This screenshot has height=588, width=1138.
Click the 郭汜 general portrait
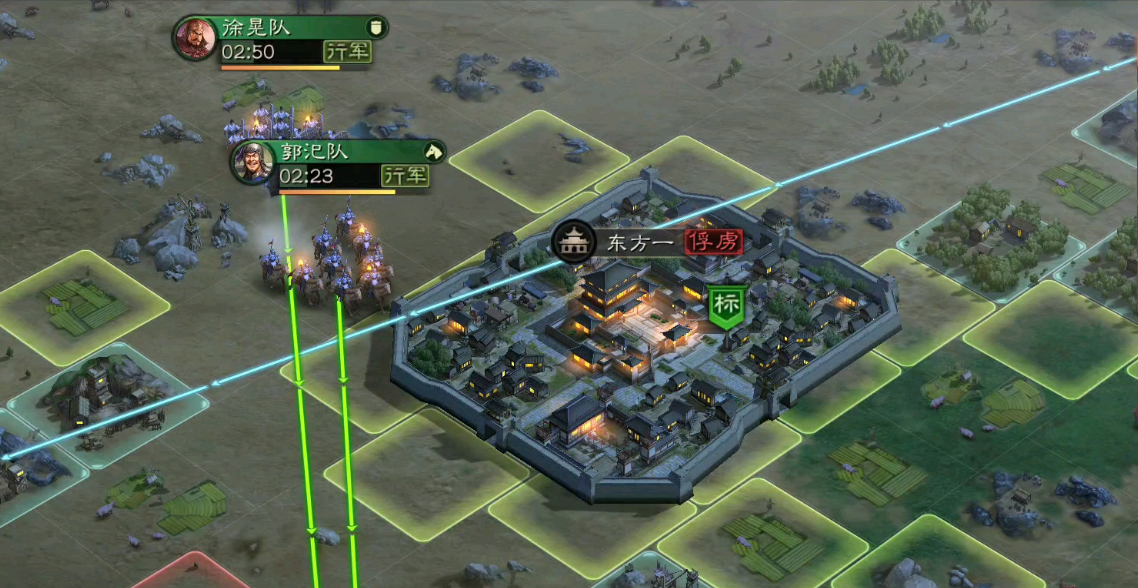[253, 163]
